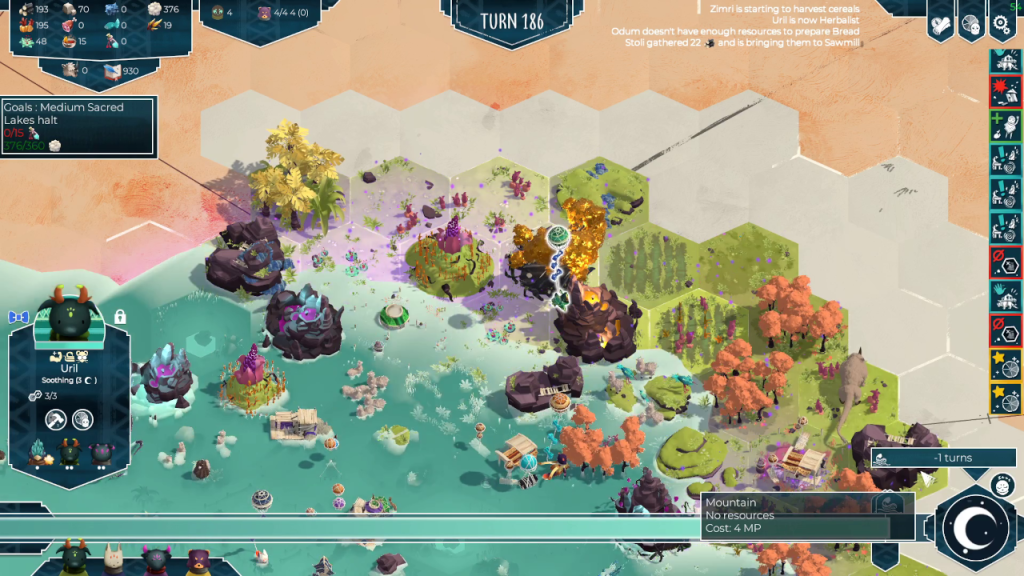Open the heart and hand menu icon

[940, 27]
